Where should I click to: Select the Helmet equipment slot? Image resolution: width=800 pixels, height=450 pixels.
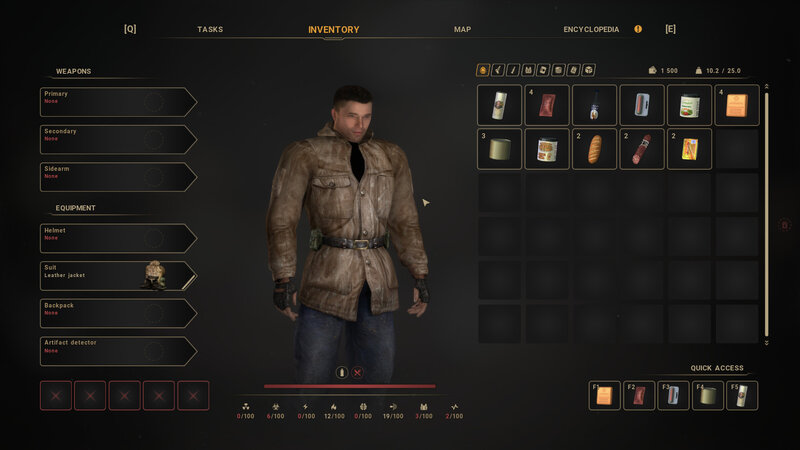118,238
